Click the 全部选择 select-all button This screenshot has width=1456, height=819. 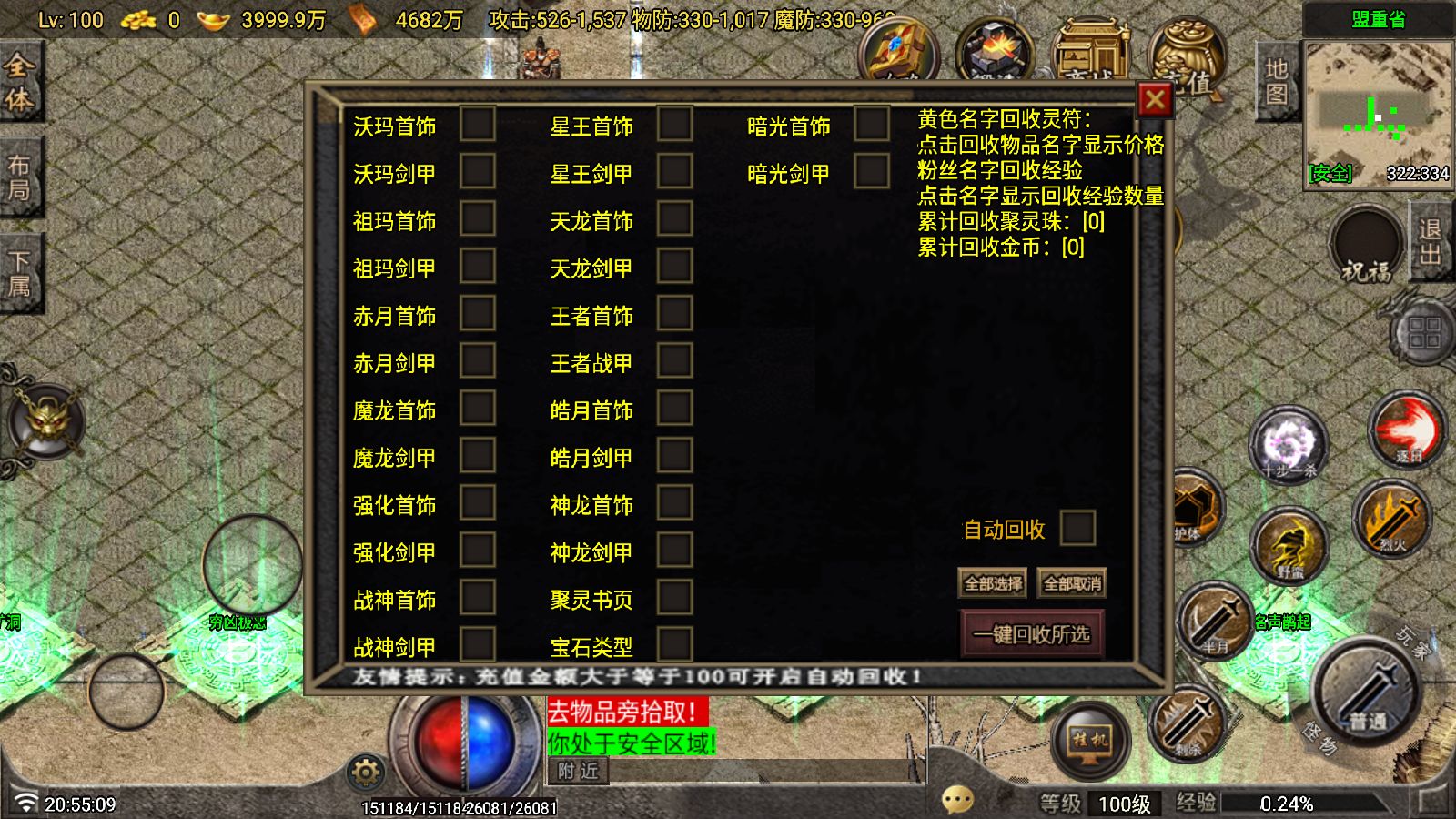click(x=994, y=583)
